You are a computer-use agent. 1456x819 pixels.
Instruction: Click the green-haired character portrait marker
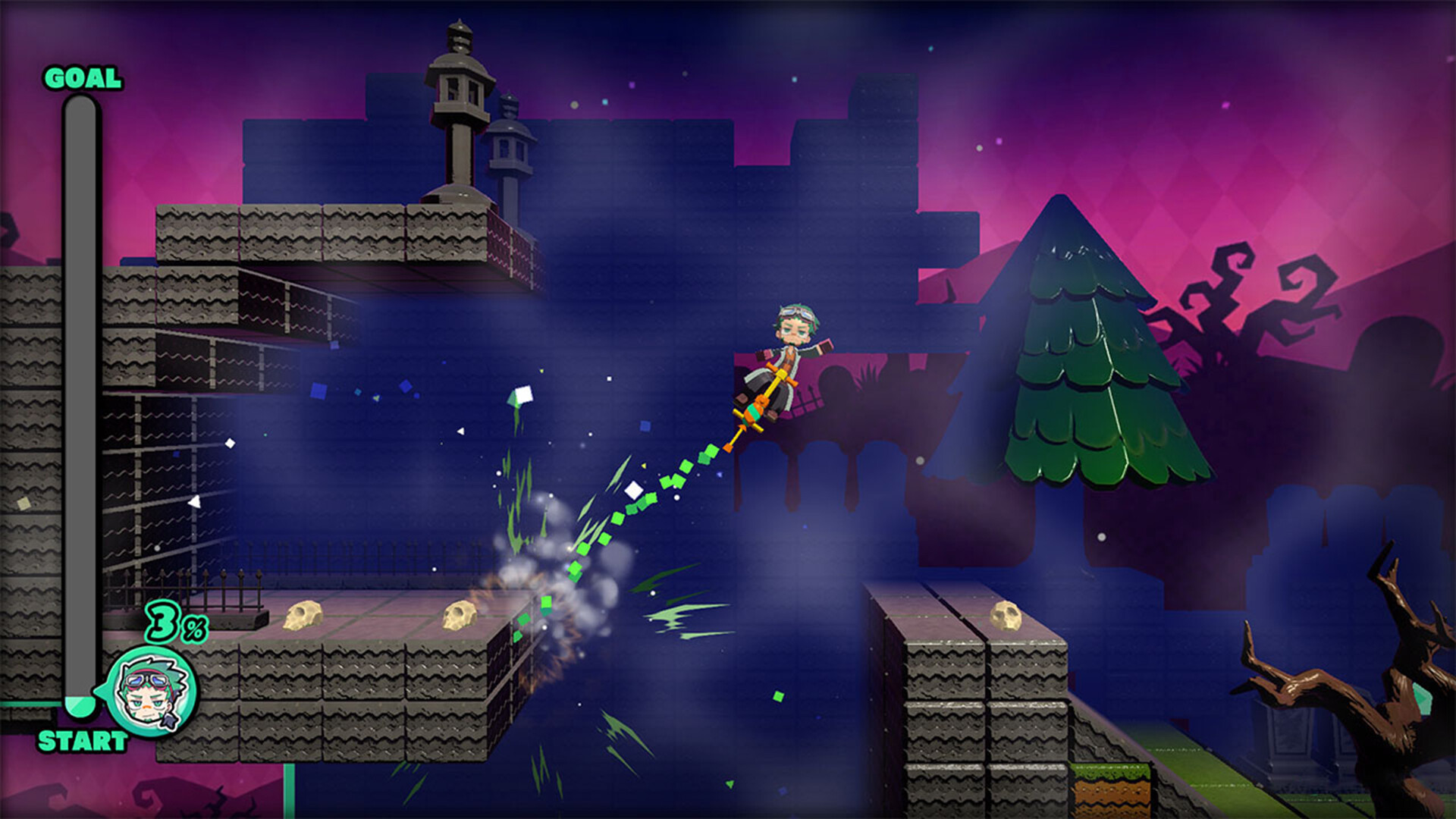(152, 692)
